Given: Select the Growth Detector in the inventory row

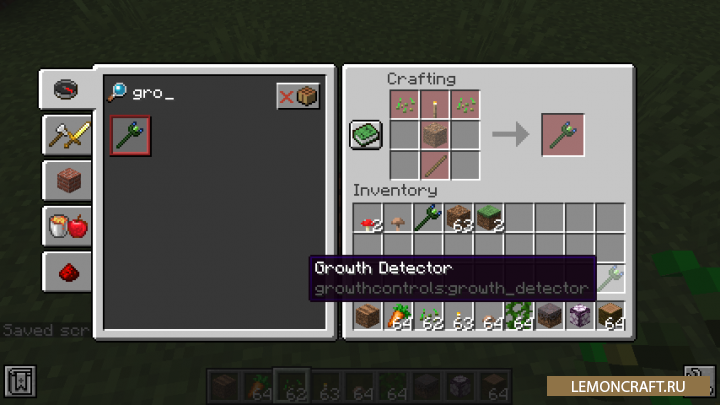Looking at the screenshot, I should click(429, 219).
